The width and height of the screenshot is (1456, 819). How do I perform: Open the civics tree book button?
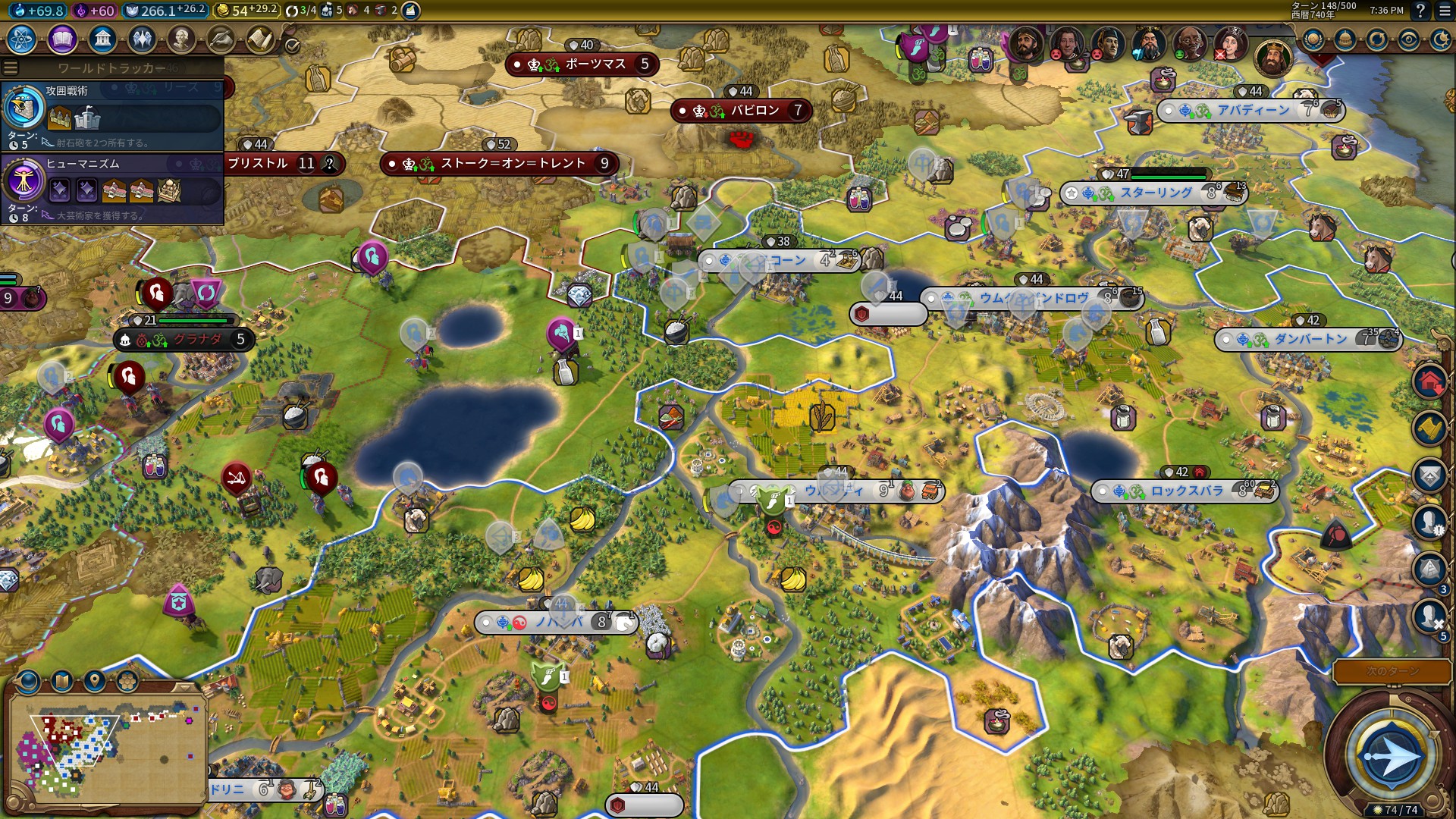[x=62, y=39]
